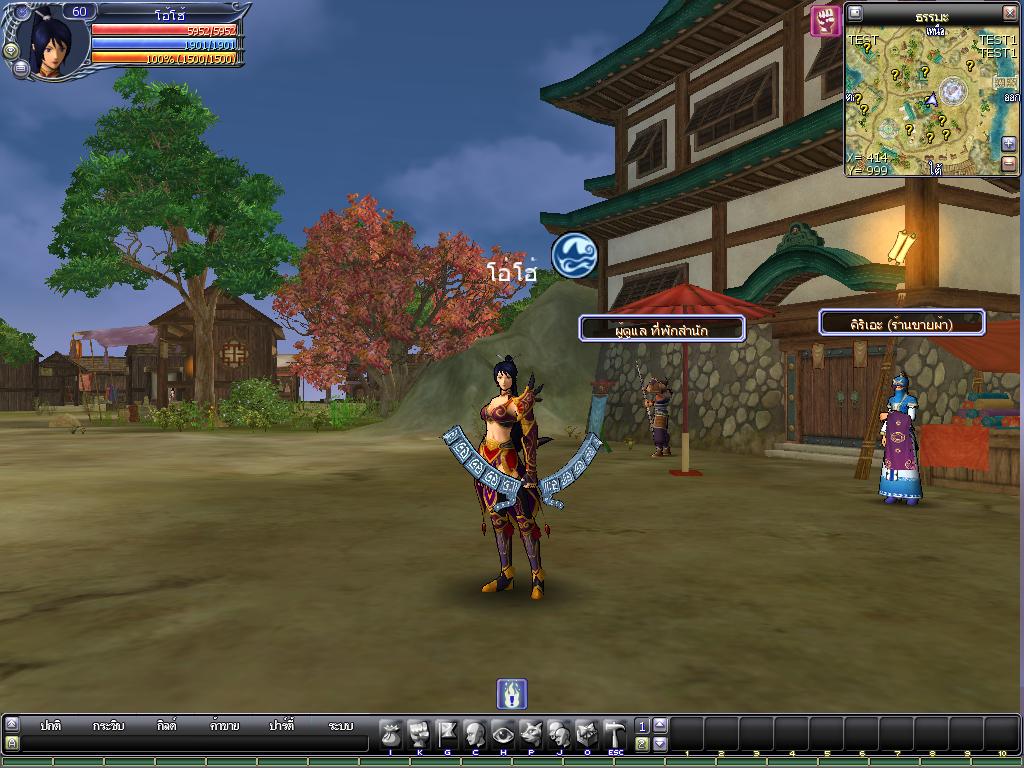Open the bag icon labeled I
The image size is (1024, 768).
[391, 733]
